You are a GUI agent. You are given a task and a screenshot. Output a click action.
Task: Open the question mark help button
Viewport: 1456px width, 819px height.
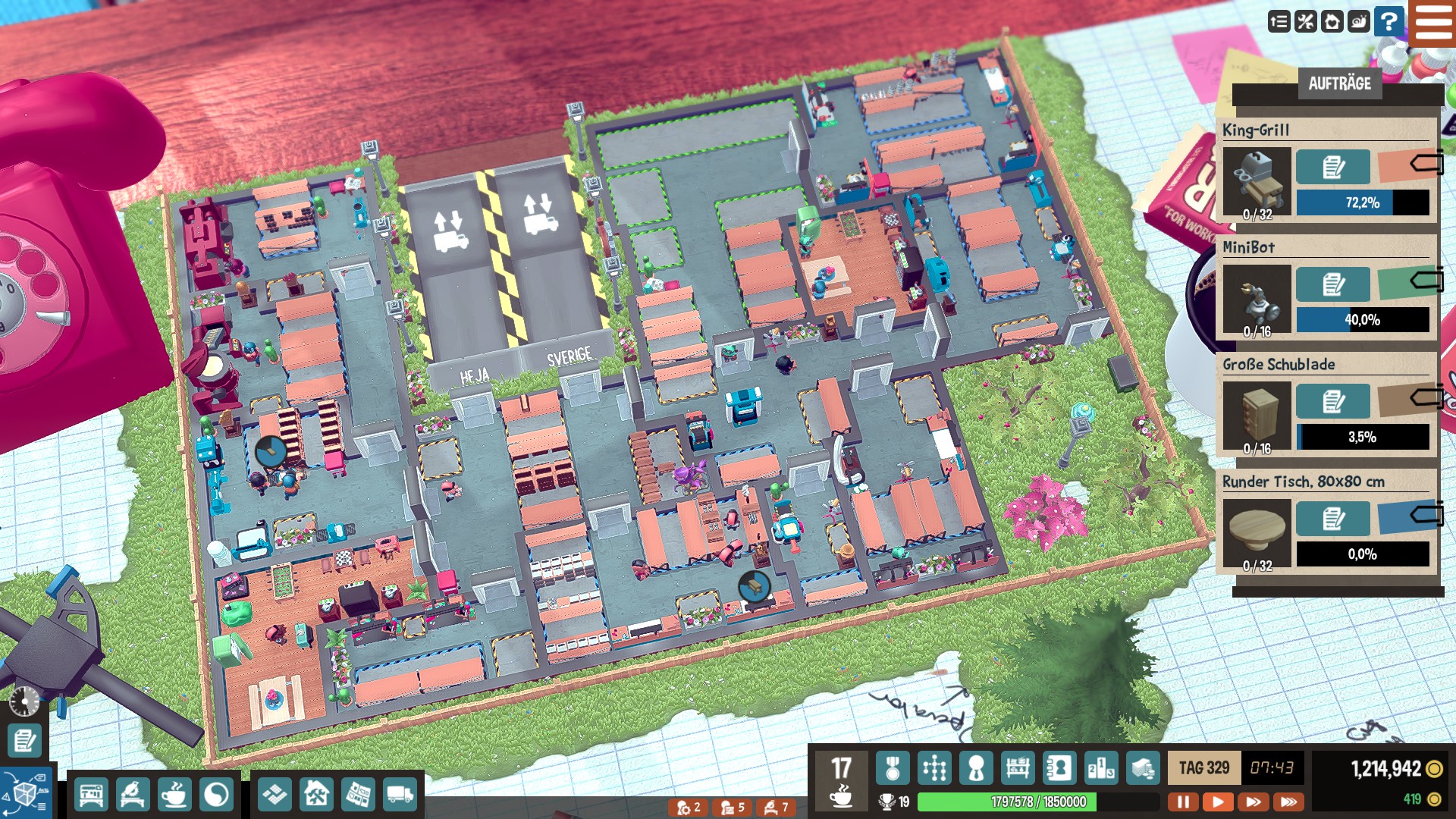click(1389, 21)
